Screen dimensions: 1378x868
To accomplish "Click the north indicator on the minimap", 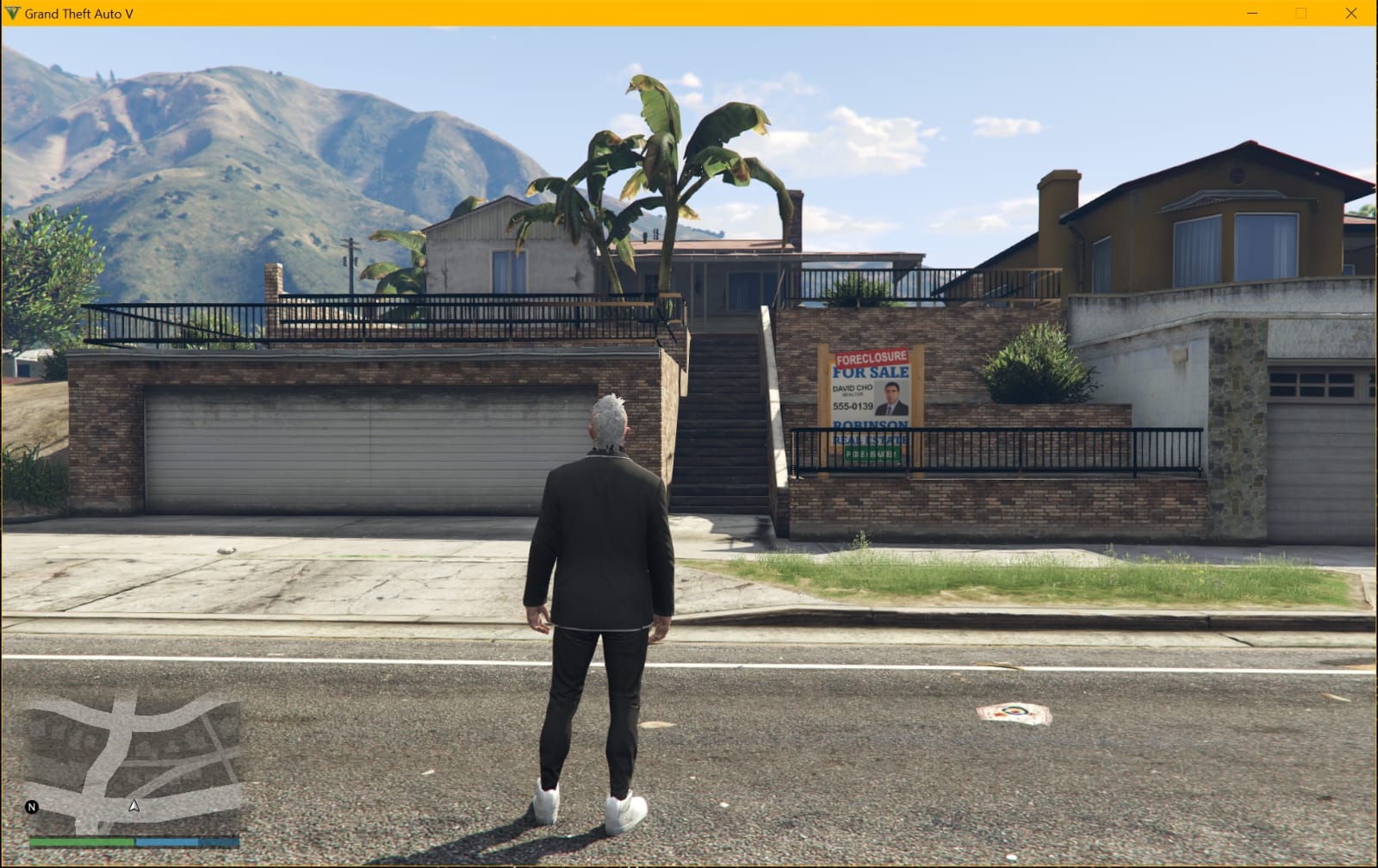I will point(32,807).
